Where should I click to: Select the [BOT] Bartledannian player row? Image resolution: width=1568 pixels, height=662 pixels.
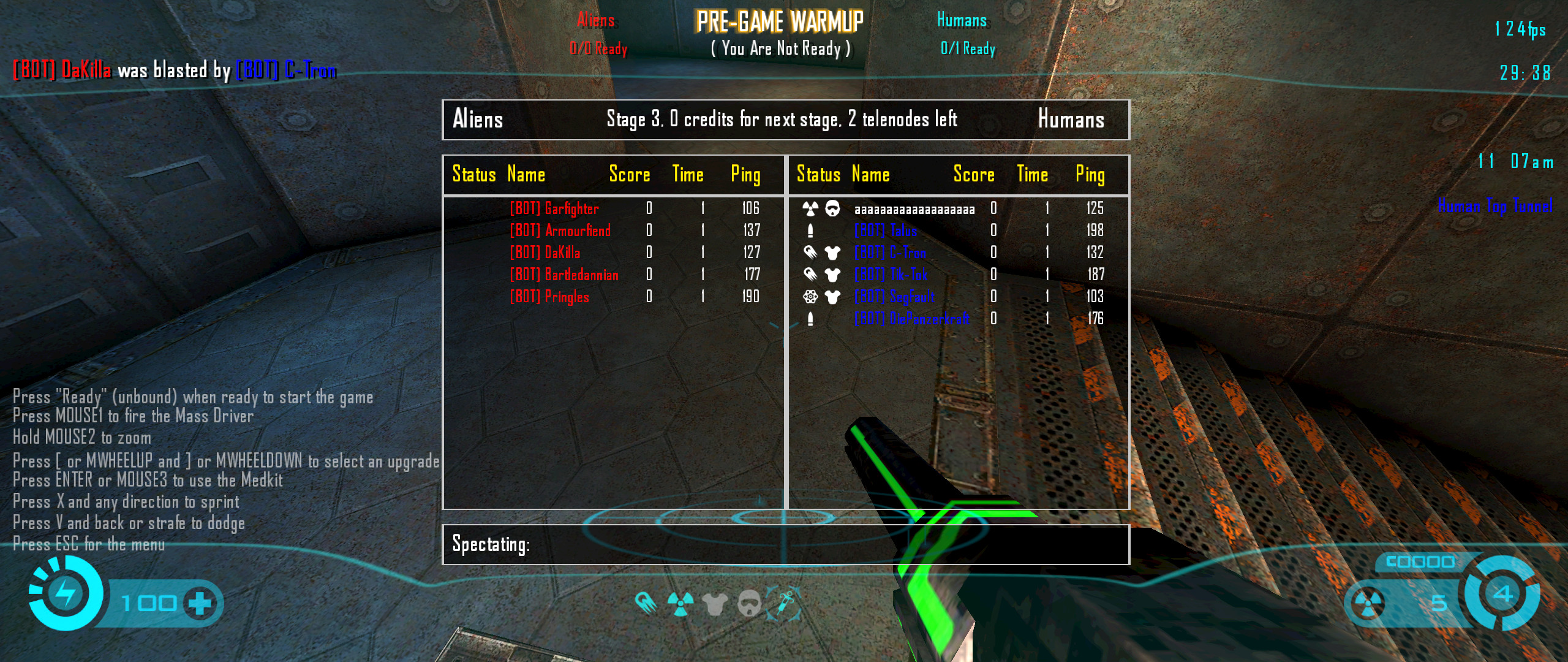pos(564,275)
